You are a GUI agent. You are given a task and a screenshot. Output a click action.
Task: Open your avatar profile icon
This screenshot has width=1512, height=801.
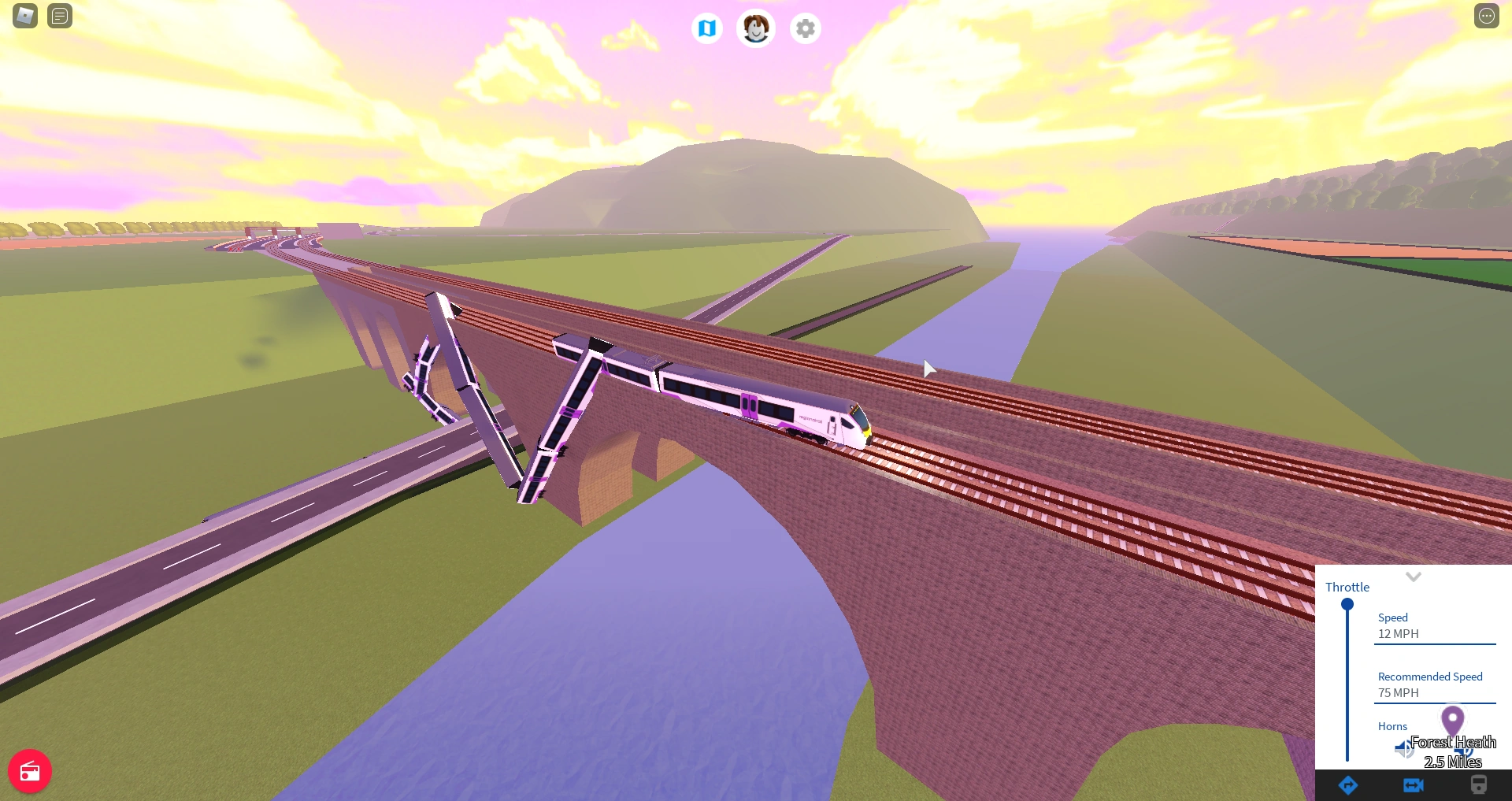pyautogui.click(x=755, y=28)
